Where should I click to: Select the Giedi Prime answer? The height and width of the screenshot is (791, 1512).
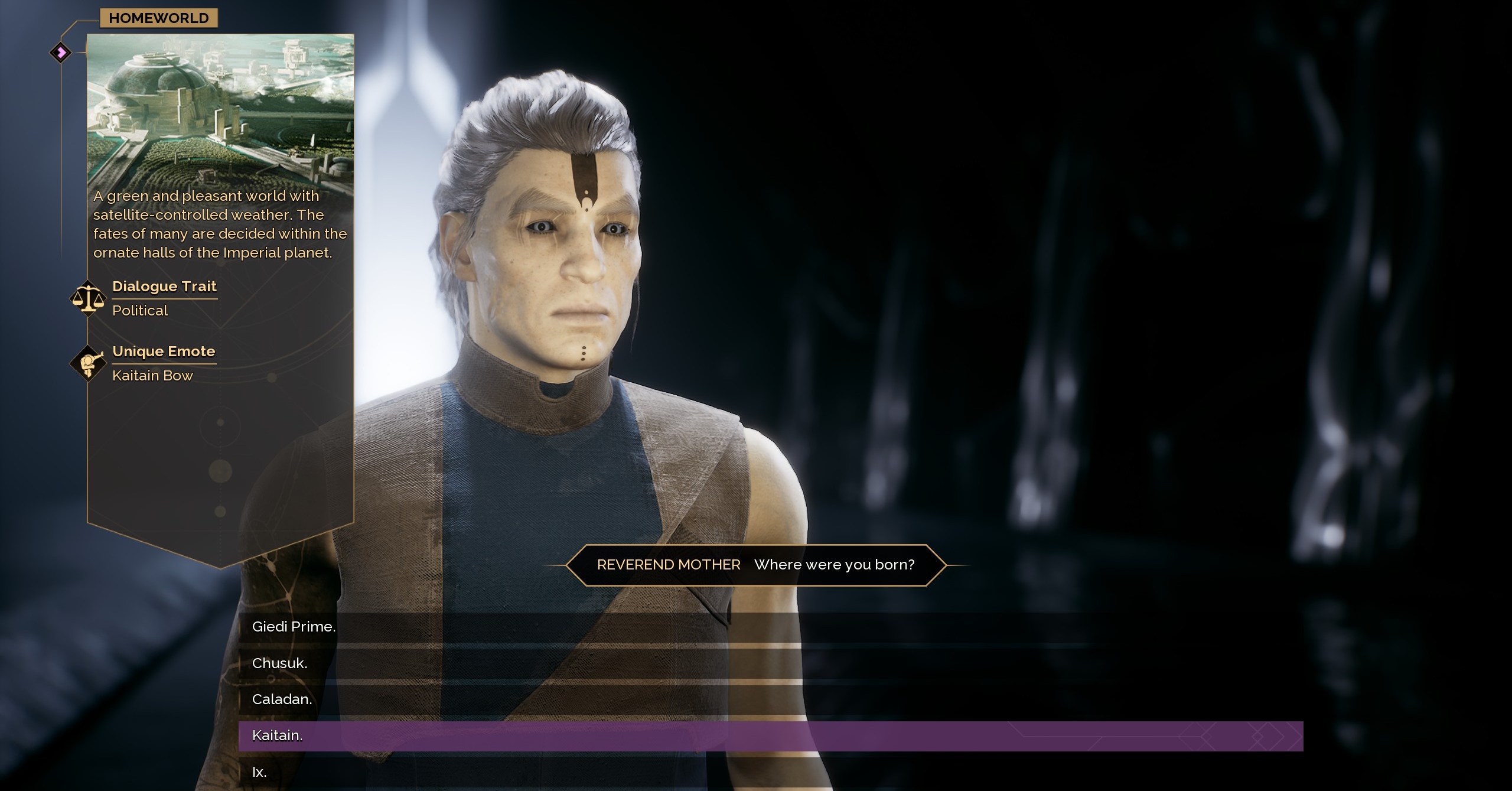[x=294, y=626]
